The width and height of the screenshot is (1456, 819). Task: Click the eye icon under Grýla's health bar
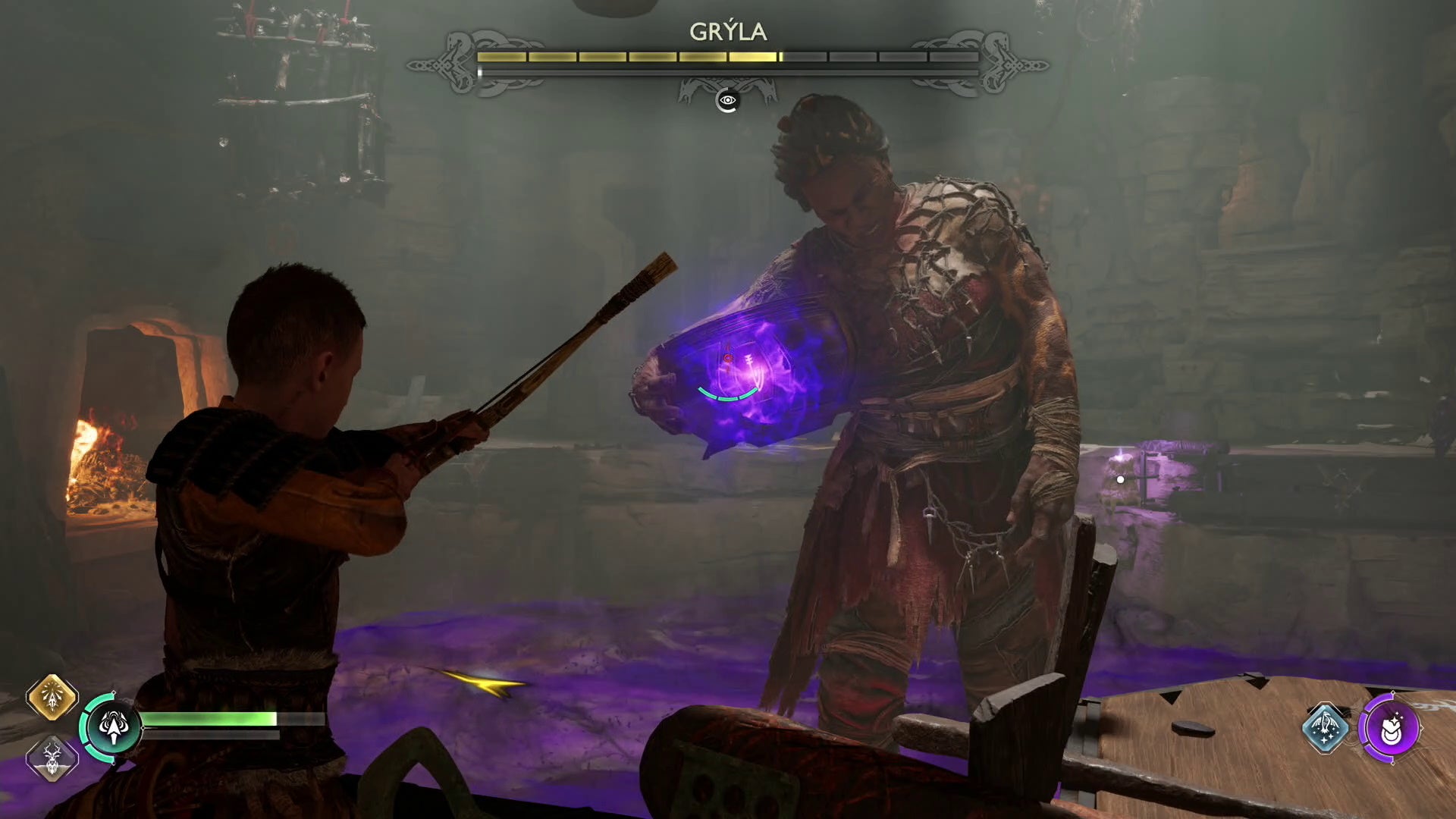click(727, 100)
